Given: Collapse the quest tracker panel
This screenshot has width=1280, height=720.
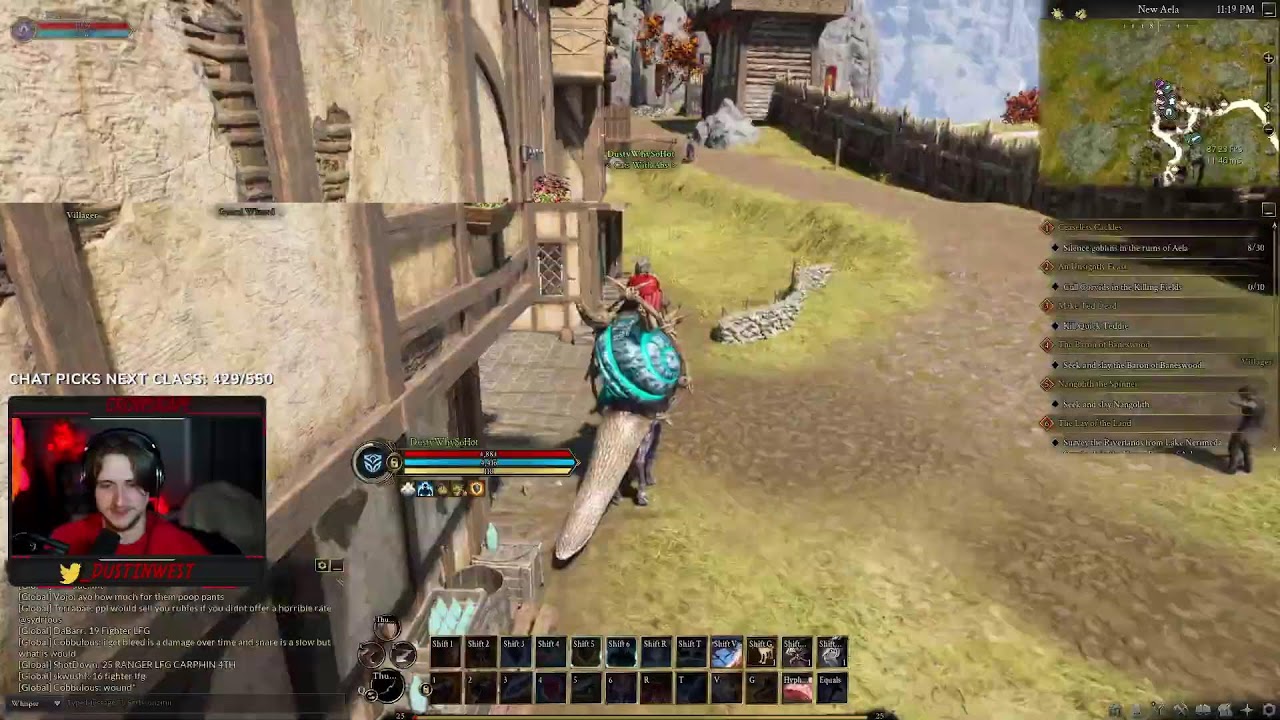Looking at the screenshot, I should click(x=1269, y=210).
